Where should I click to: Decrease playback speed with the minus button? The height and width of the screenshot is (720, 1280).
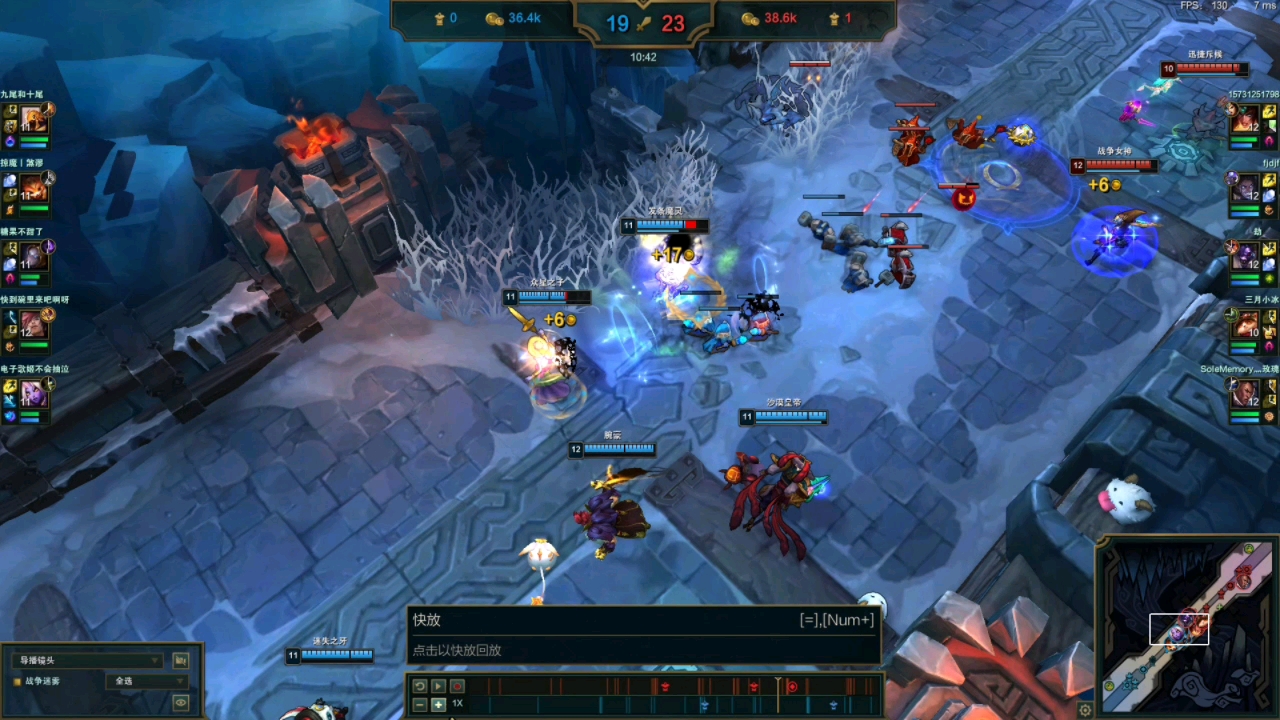click(x=420, y=705)
